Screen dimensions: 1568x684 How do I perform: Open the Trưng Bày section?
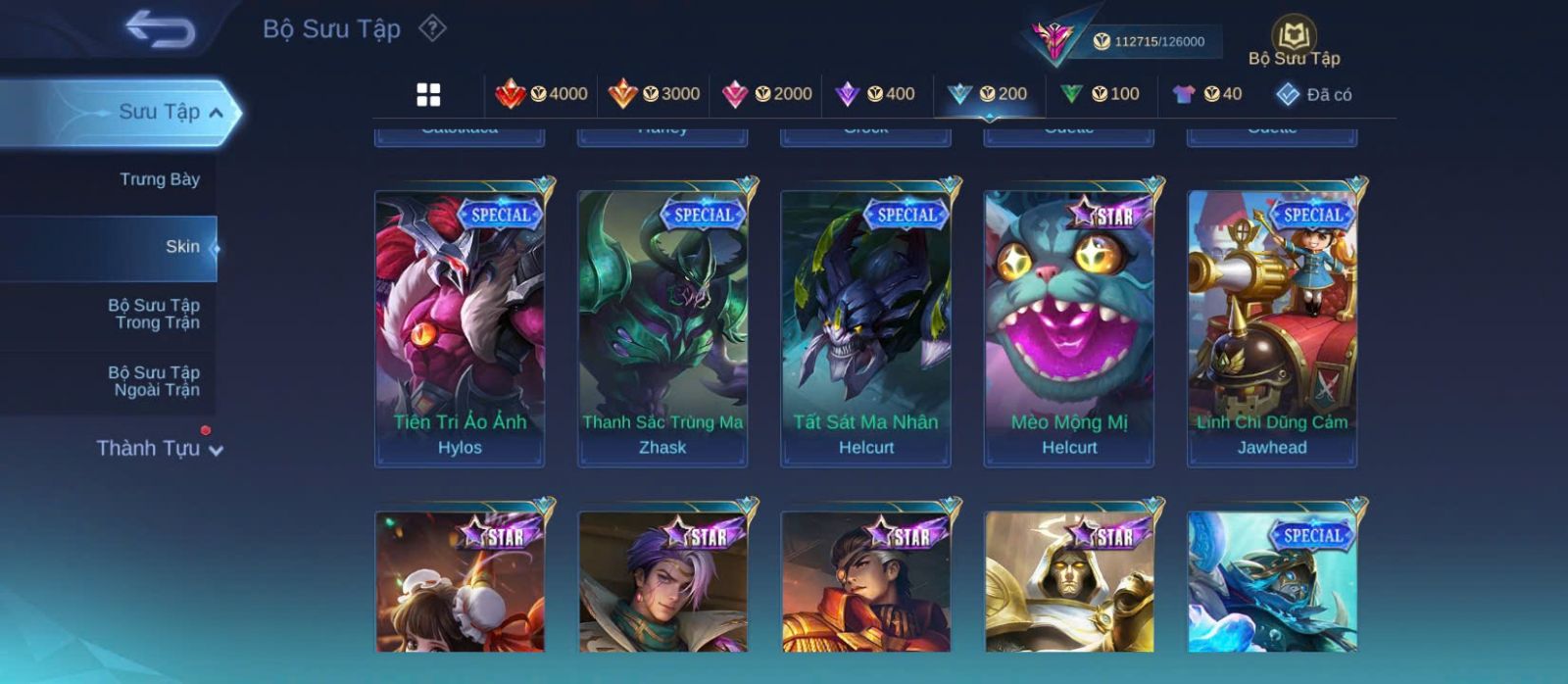[x=159, y=179]
